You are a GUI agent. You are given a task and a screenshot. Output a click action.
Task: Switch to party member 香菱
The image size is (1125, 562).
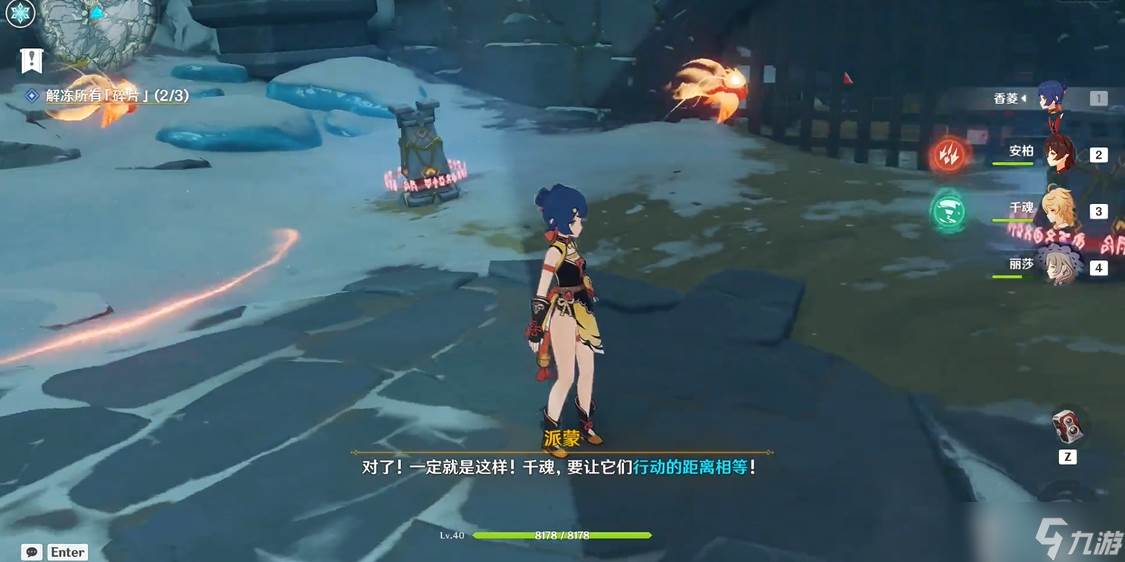(1051, 98)
